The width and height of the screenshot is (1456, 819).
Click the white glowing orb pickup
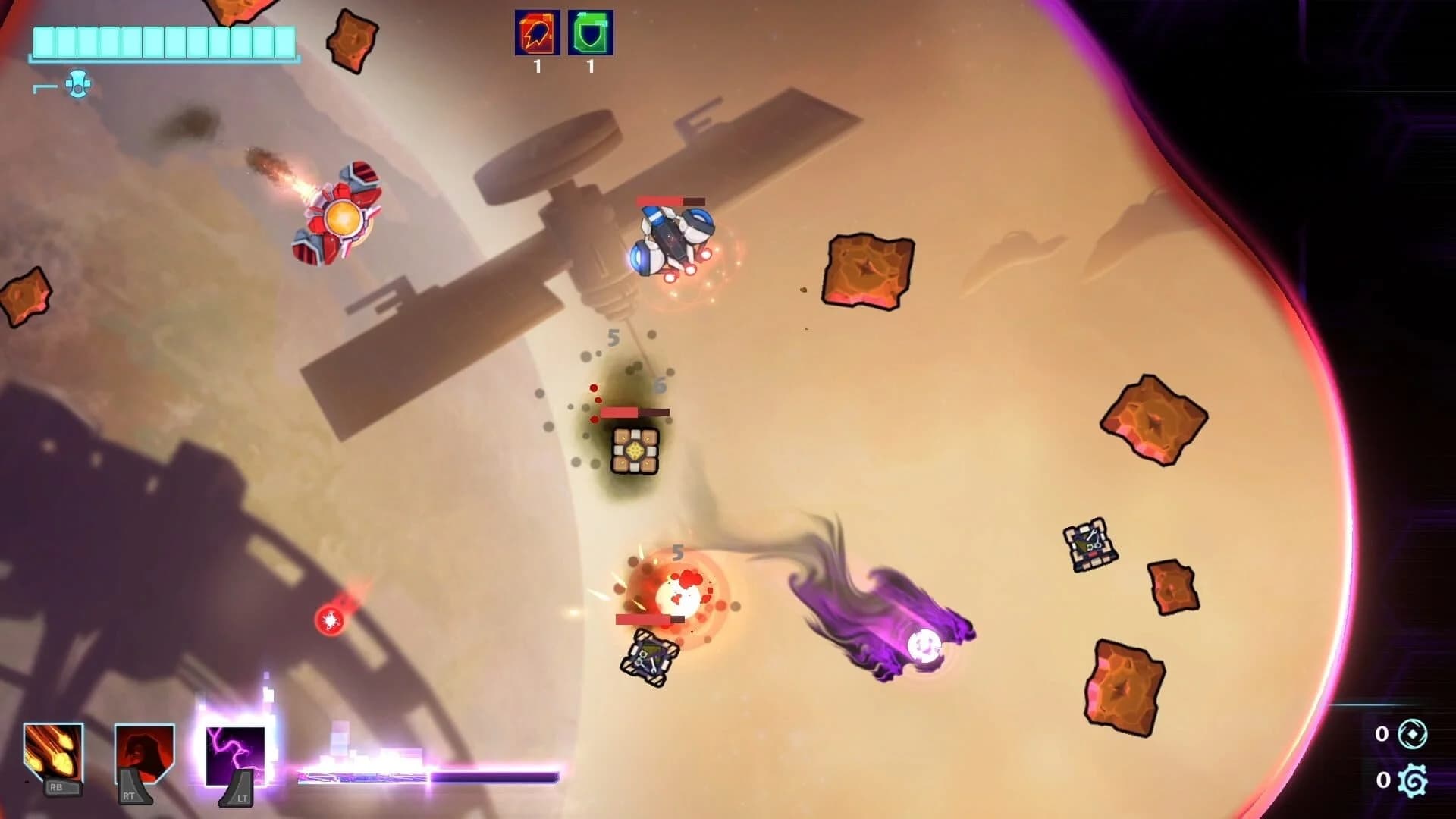(924, 646)
